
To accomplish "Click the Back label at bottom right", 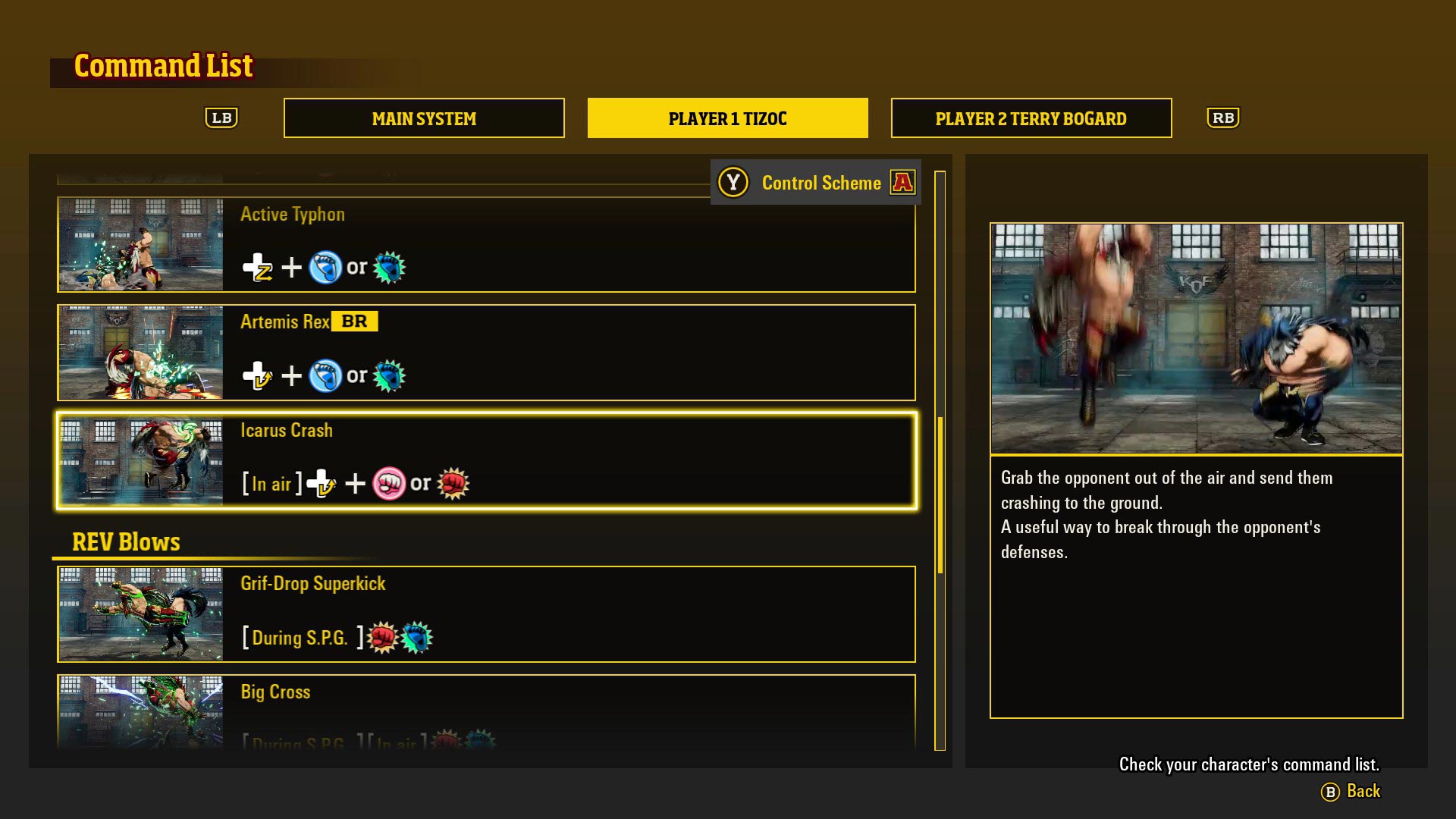I will tap(1363, 791).
